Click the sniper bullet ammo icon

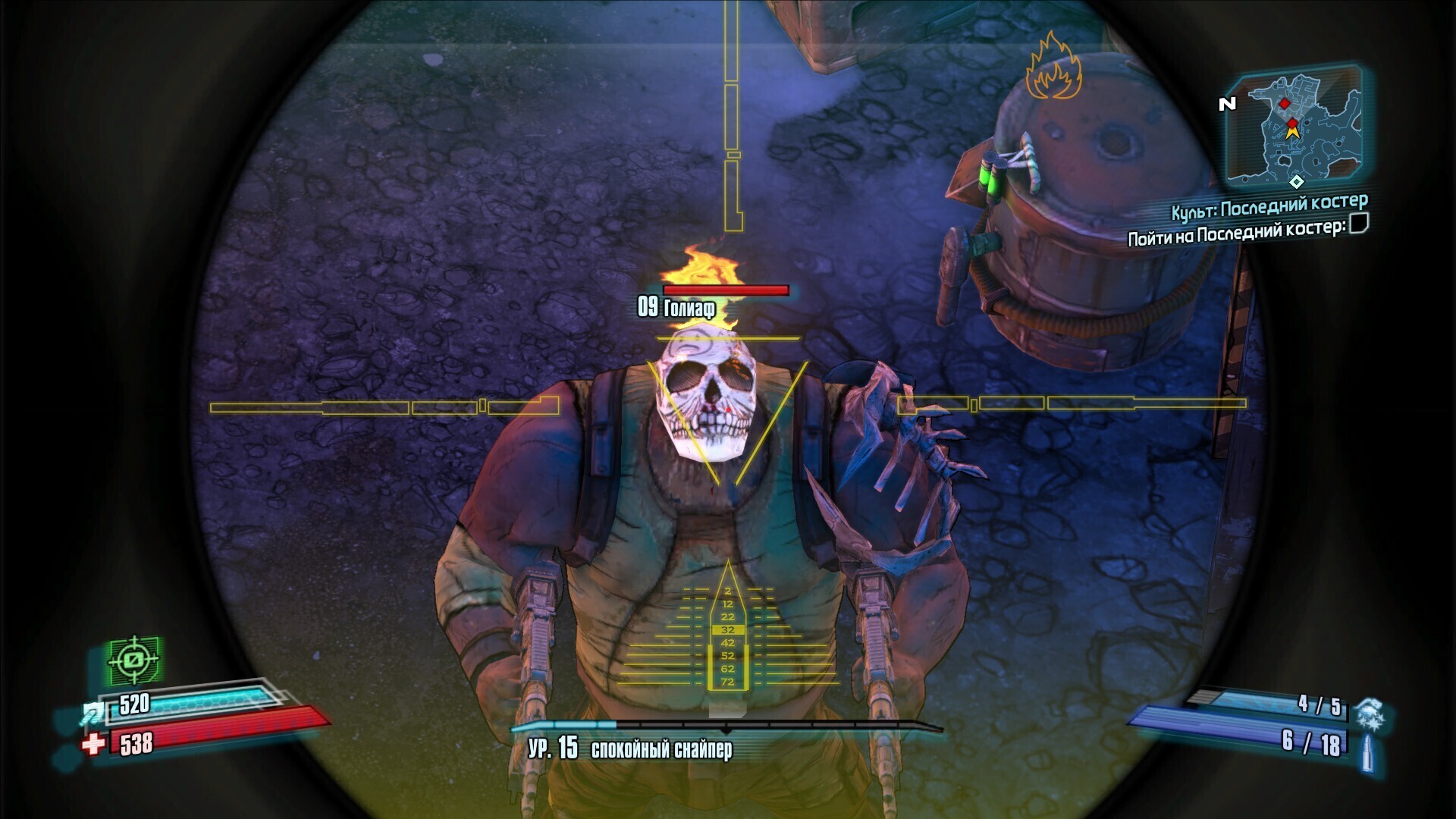pos(1367,752)
